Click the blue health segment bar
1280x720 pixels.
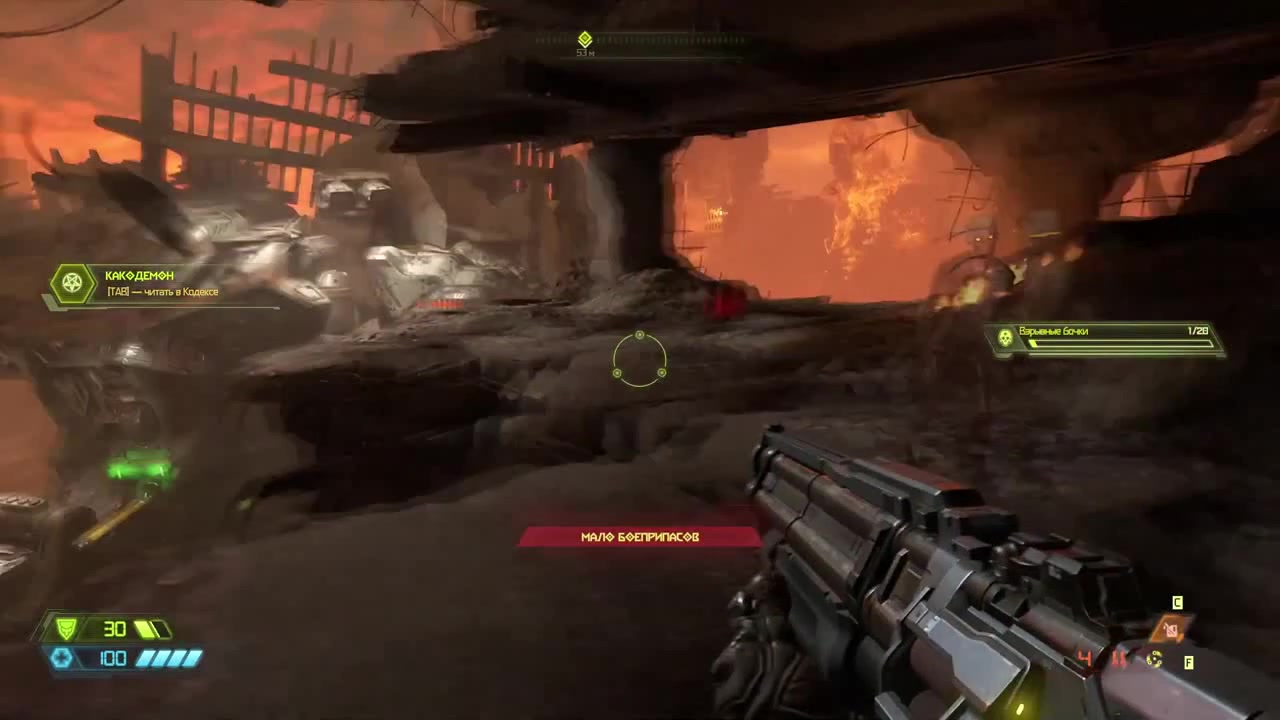(168, 658)
